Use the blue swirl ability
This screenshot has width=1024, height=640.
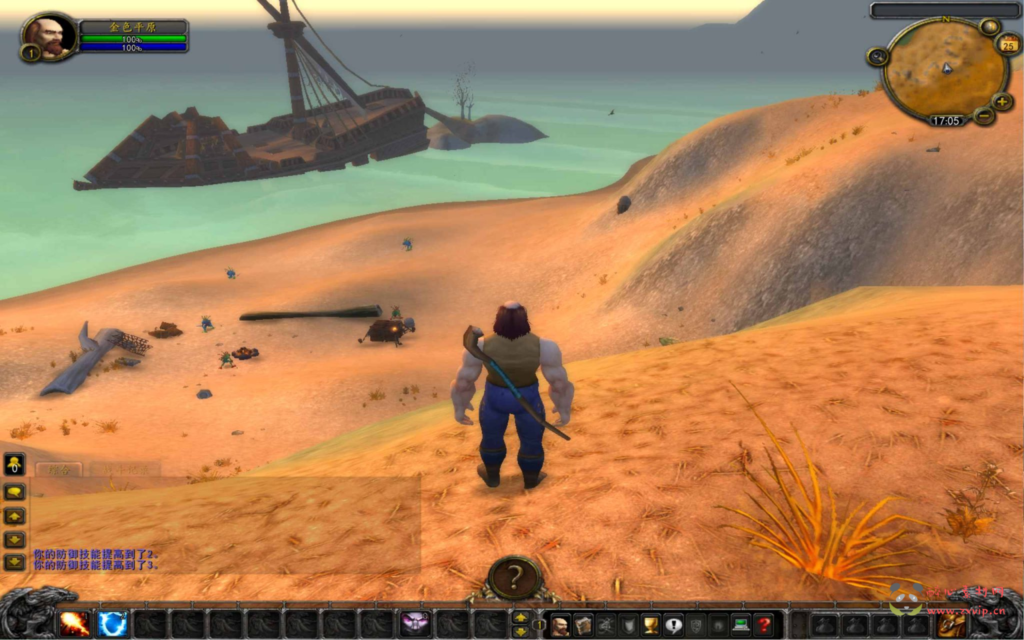(x=112, y=624)
